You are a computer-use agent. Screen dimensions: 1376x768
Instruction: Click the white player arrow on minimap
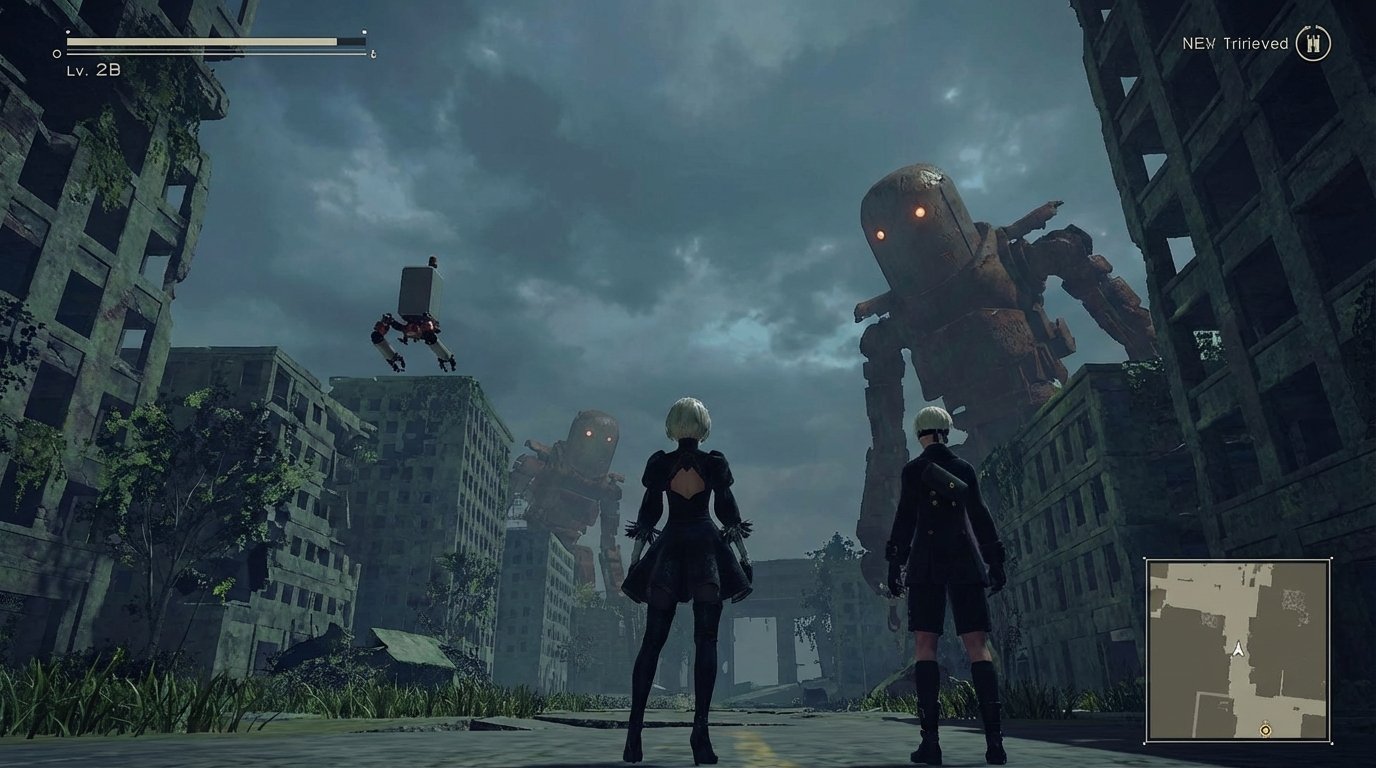pos(1238,649)
